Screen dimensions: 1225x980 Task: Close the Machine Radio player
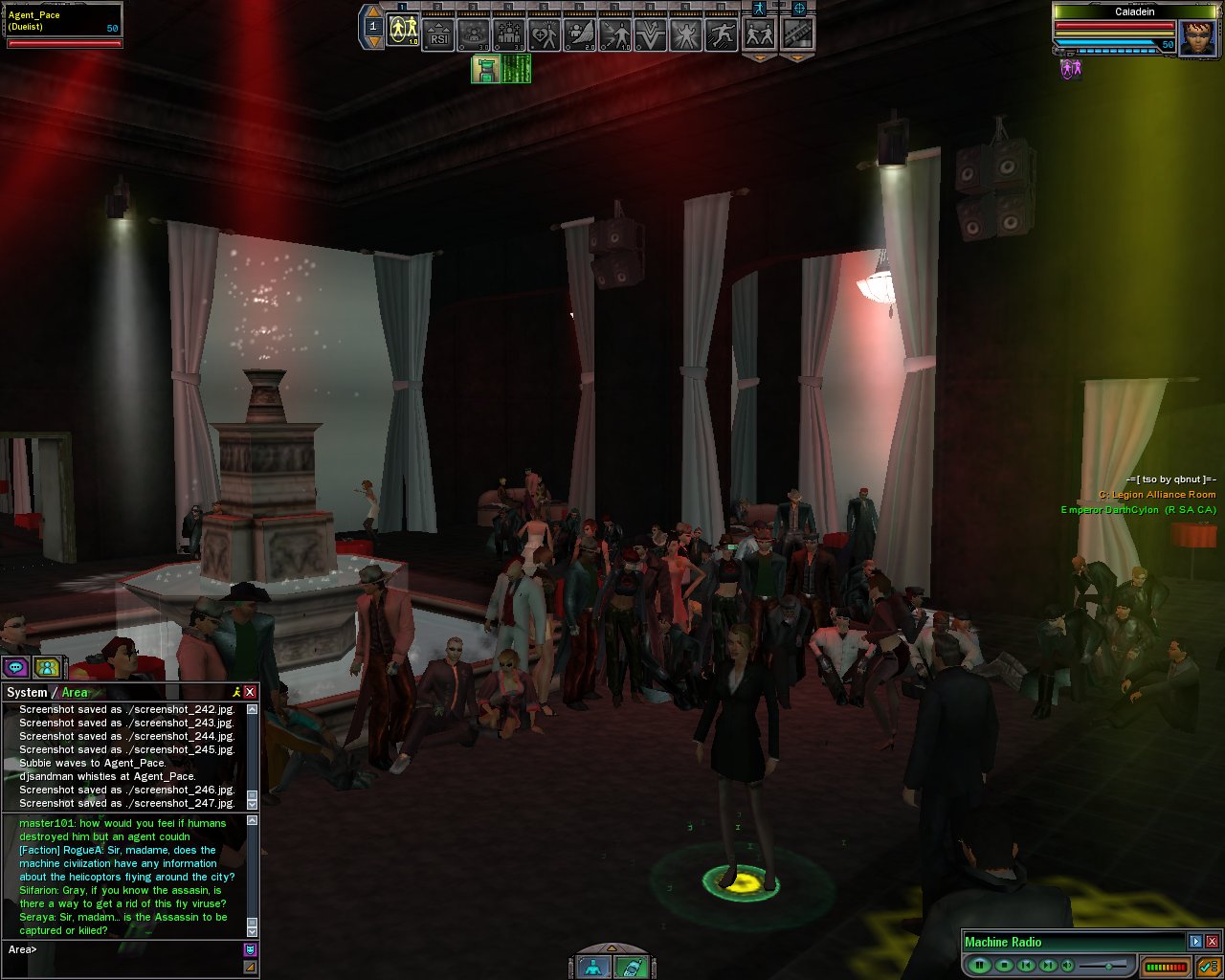coord(1212,942)
